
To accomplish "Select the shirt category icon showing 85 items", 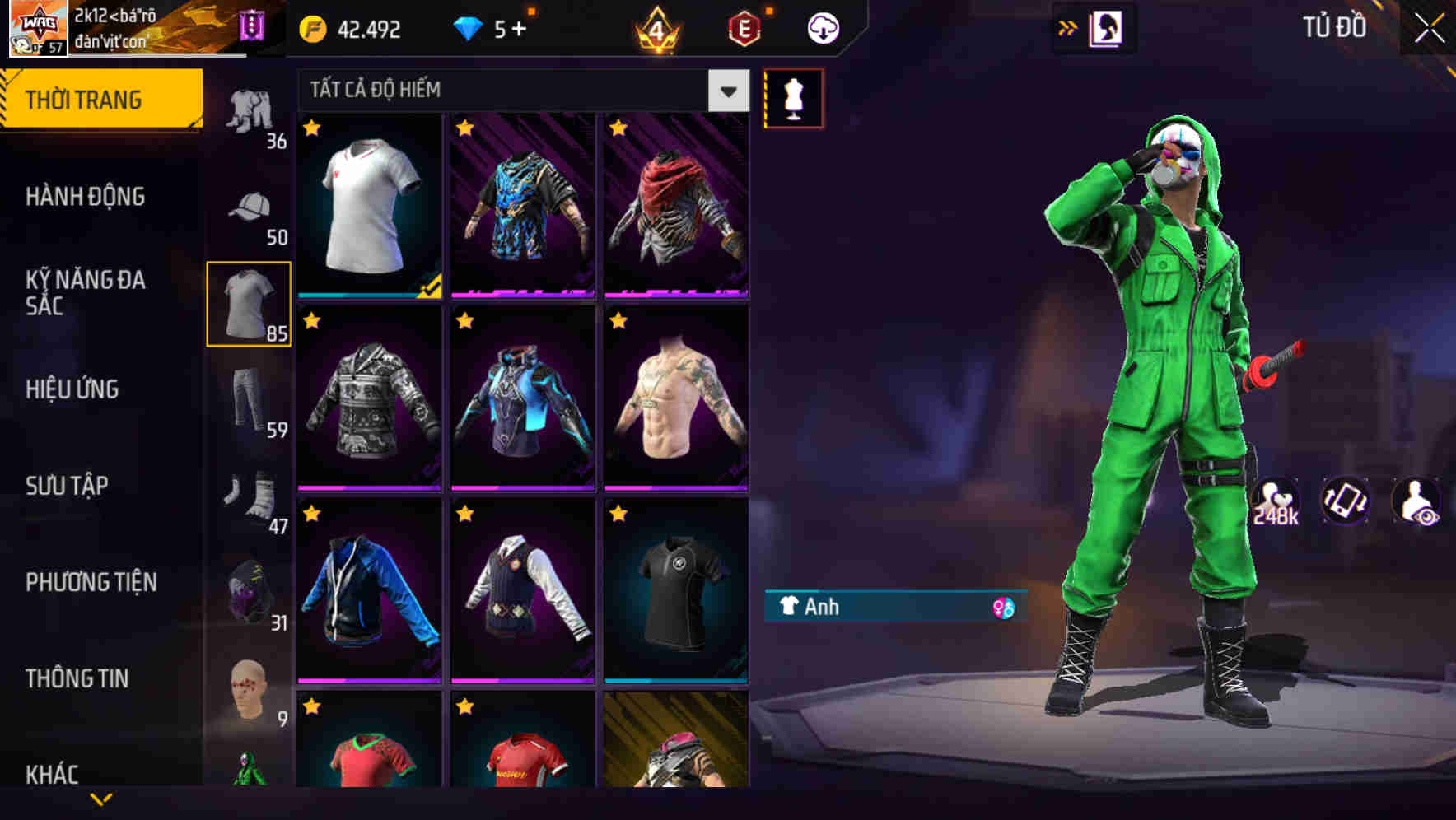I will click(x=248, y=303).
